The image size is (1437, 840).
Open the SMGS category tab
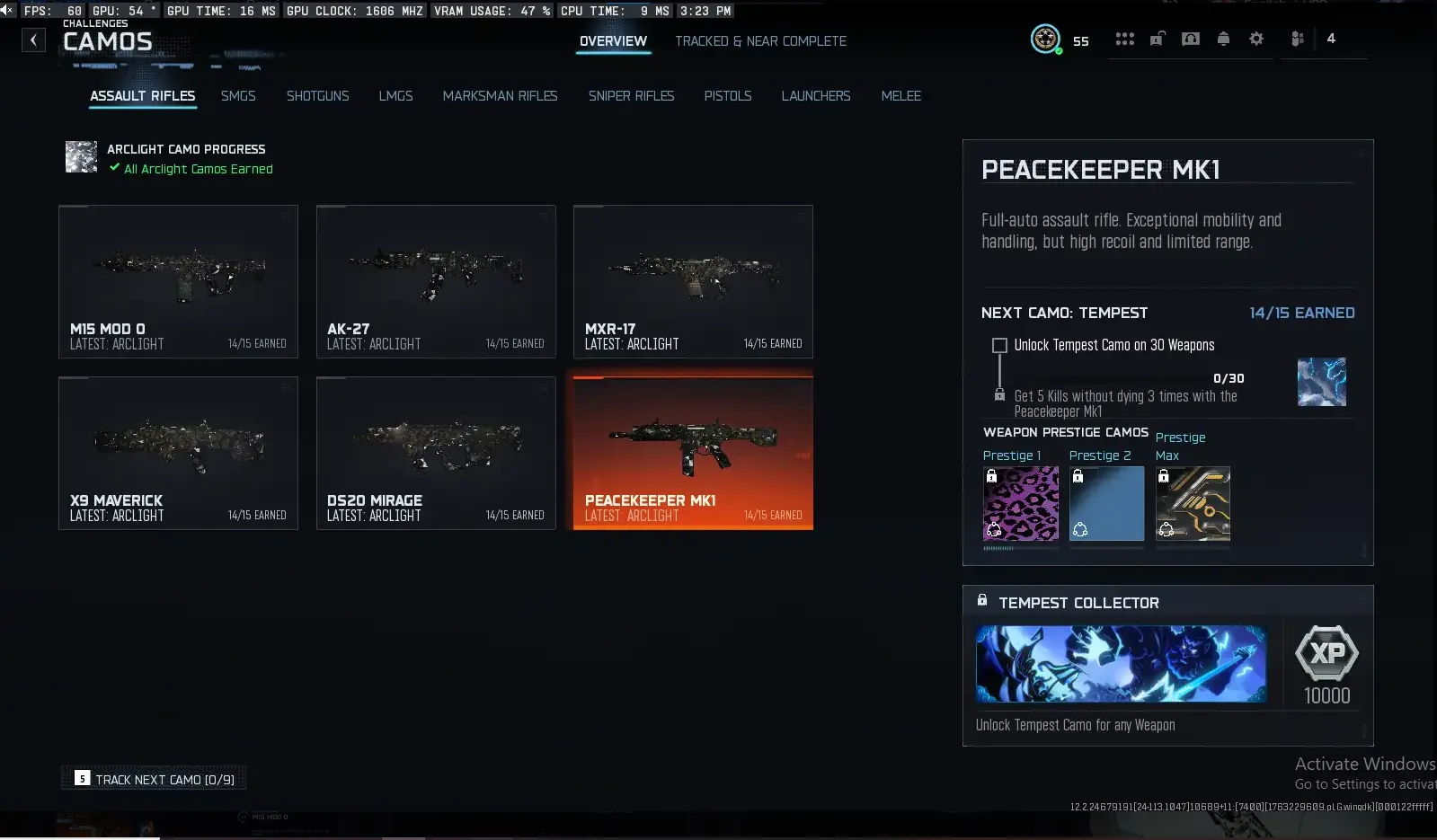point(238,96)
